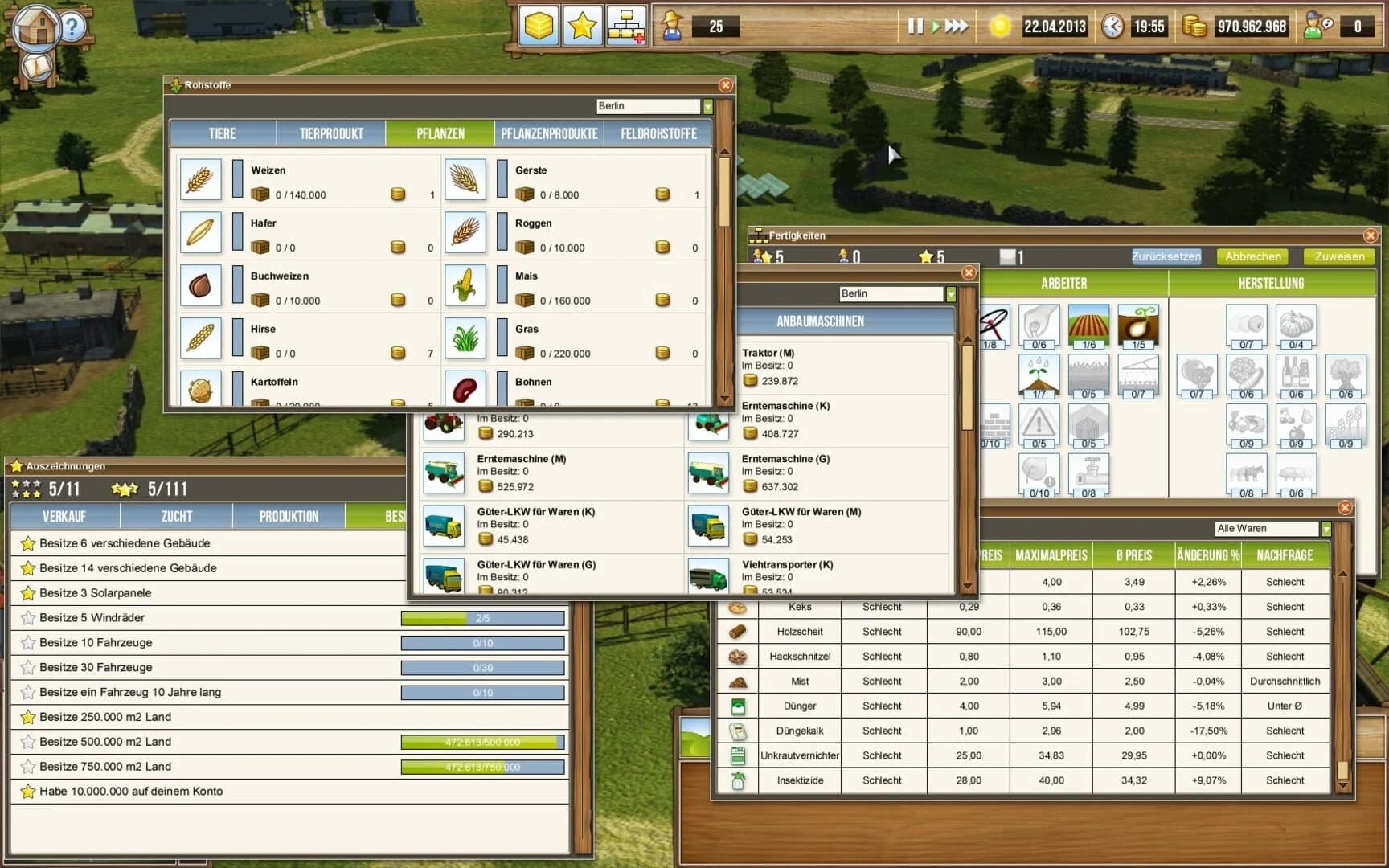Open the Verkauf tab in Auszeichnungen
This screenshot has height=868, width=1389.
67,516
